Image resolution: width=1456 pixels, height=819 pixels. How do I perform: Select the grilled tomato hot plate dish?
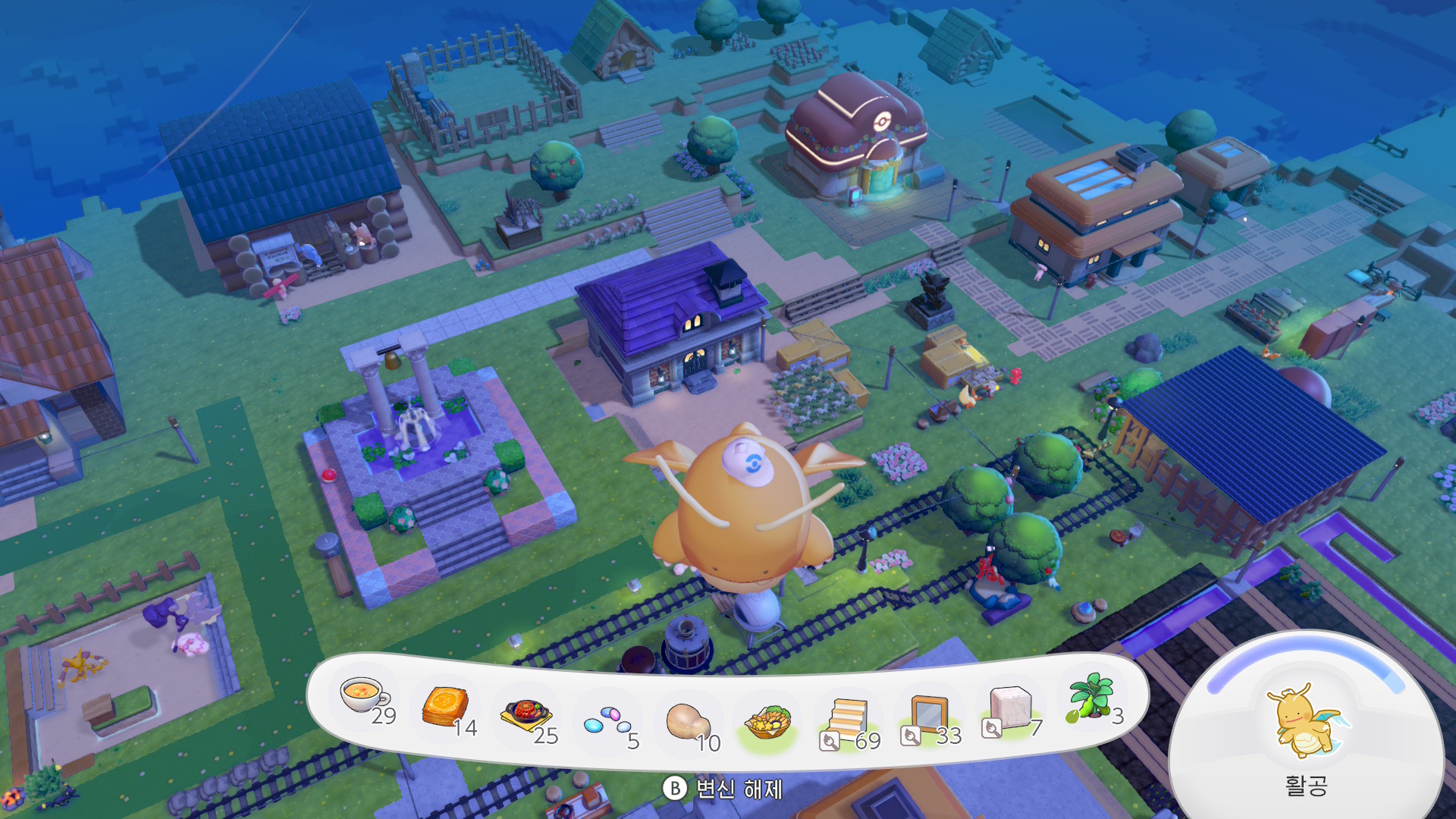pyautogui.click(x=525, y=716)
